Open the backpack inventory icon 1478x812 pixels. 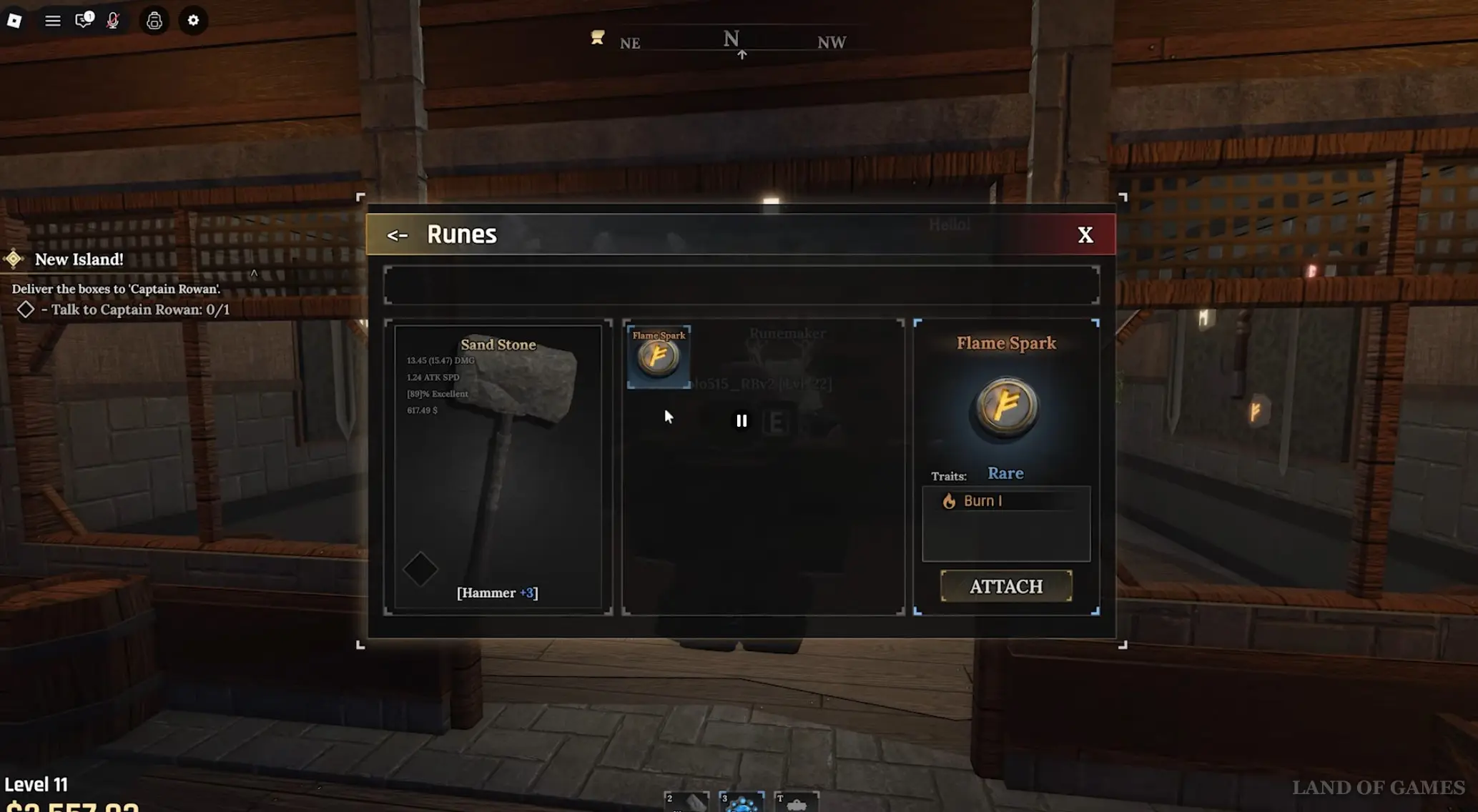point(154,21)
